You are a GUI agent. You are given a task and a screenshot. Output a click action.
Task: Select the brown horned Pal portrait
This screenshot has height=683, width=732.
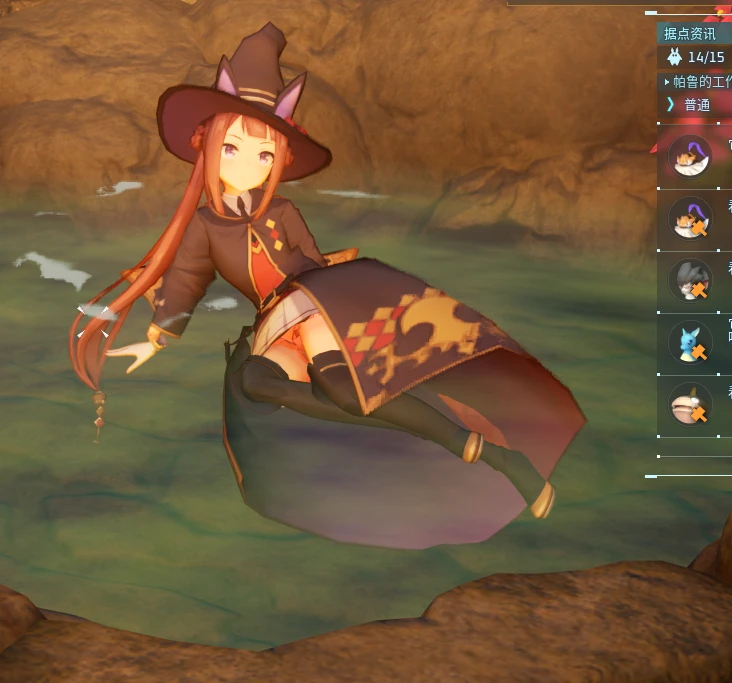click(x=690, y=405)
